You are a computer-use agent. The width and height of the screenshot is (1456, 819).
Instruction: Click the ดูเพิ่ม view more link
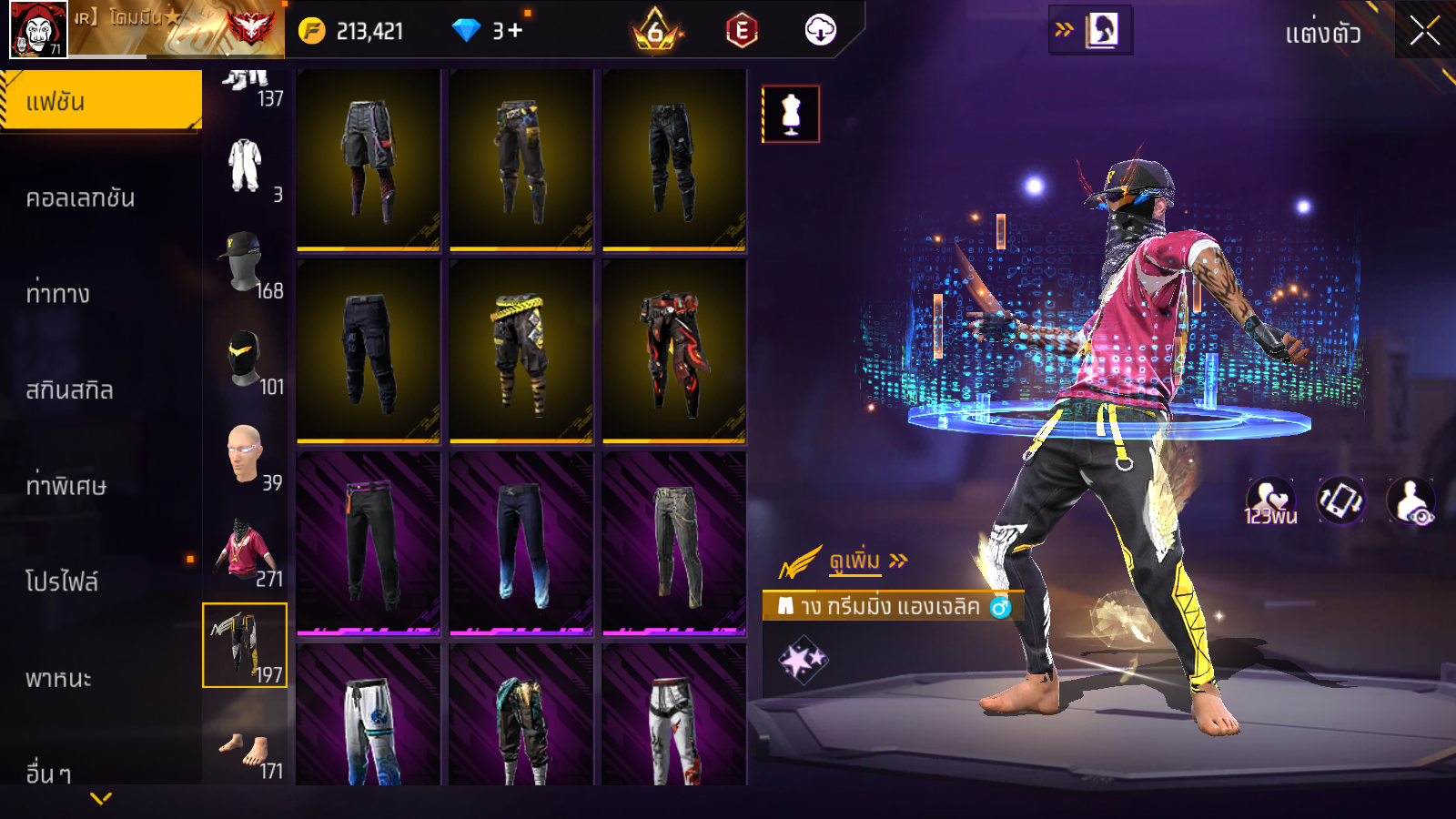[x=855, y=561]
